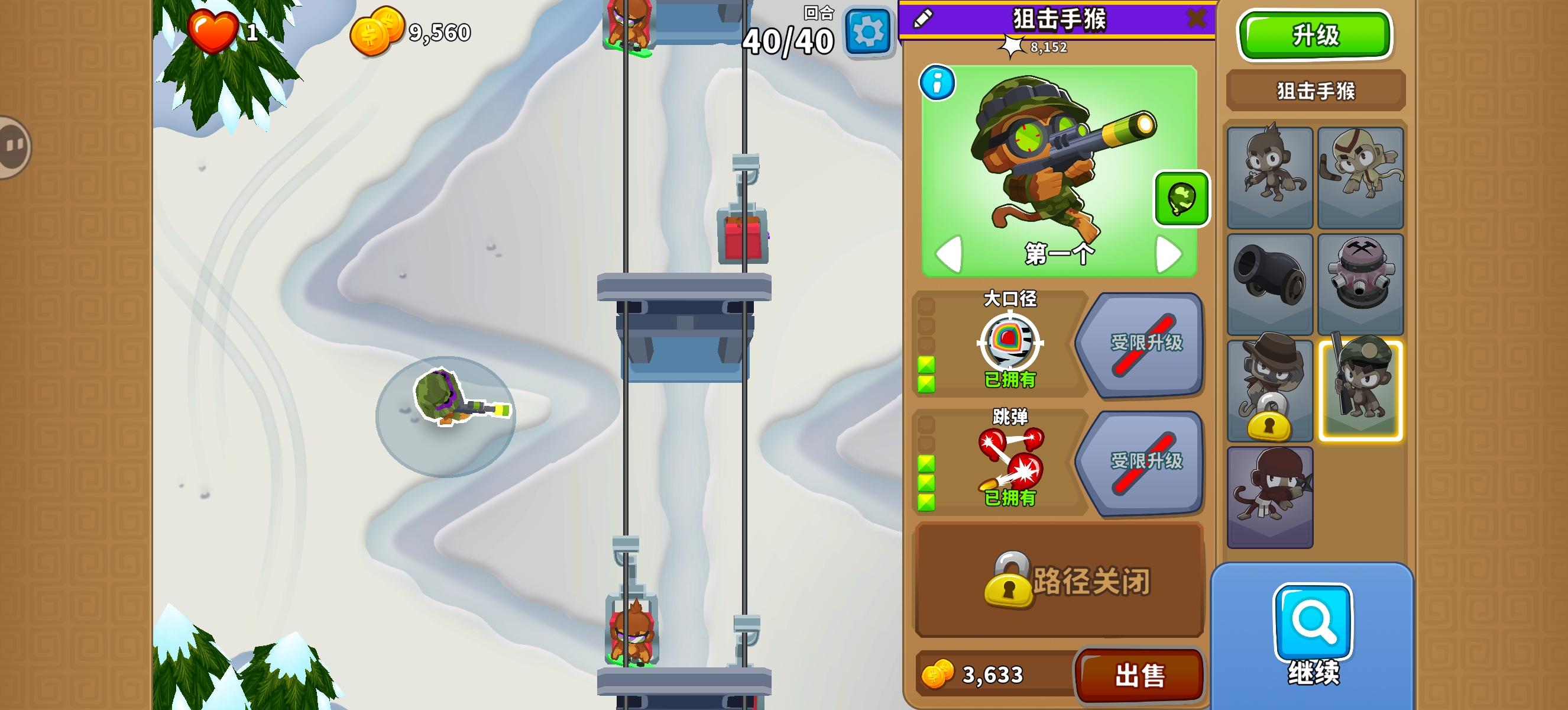Select the Tack Shooter tower icon
Viewport: 1568px width, 710px height.
click(x=1362, y=281)
